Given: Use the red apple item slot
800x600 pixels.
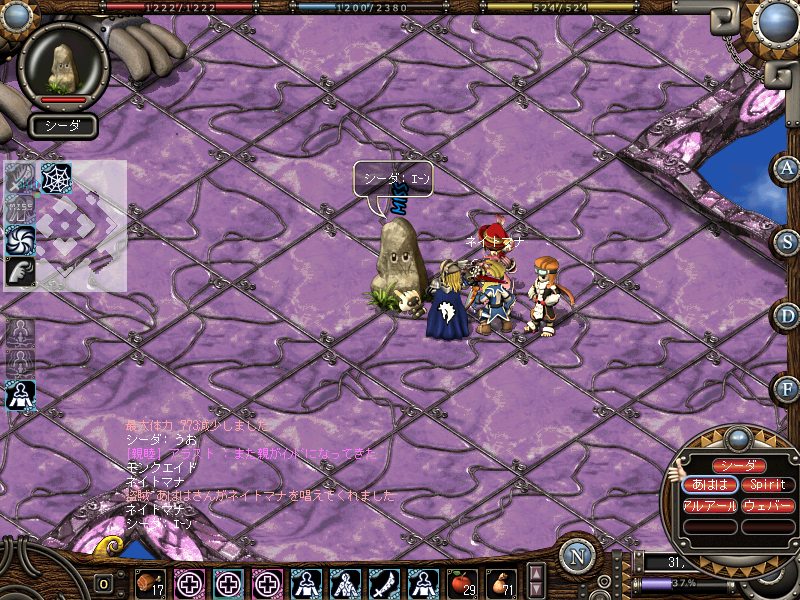Looking at the screenshot, I should click(x=462, y=582).
